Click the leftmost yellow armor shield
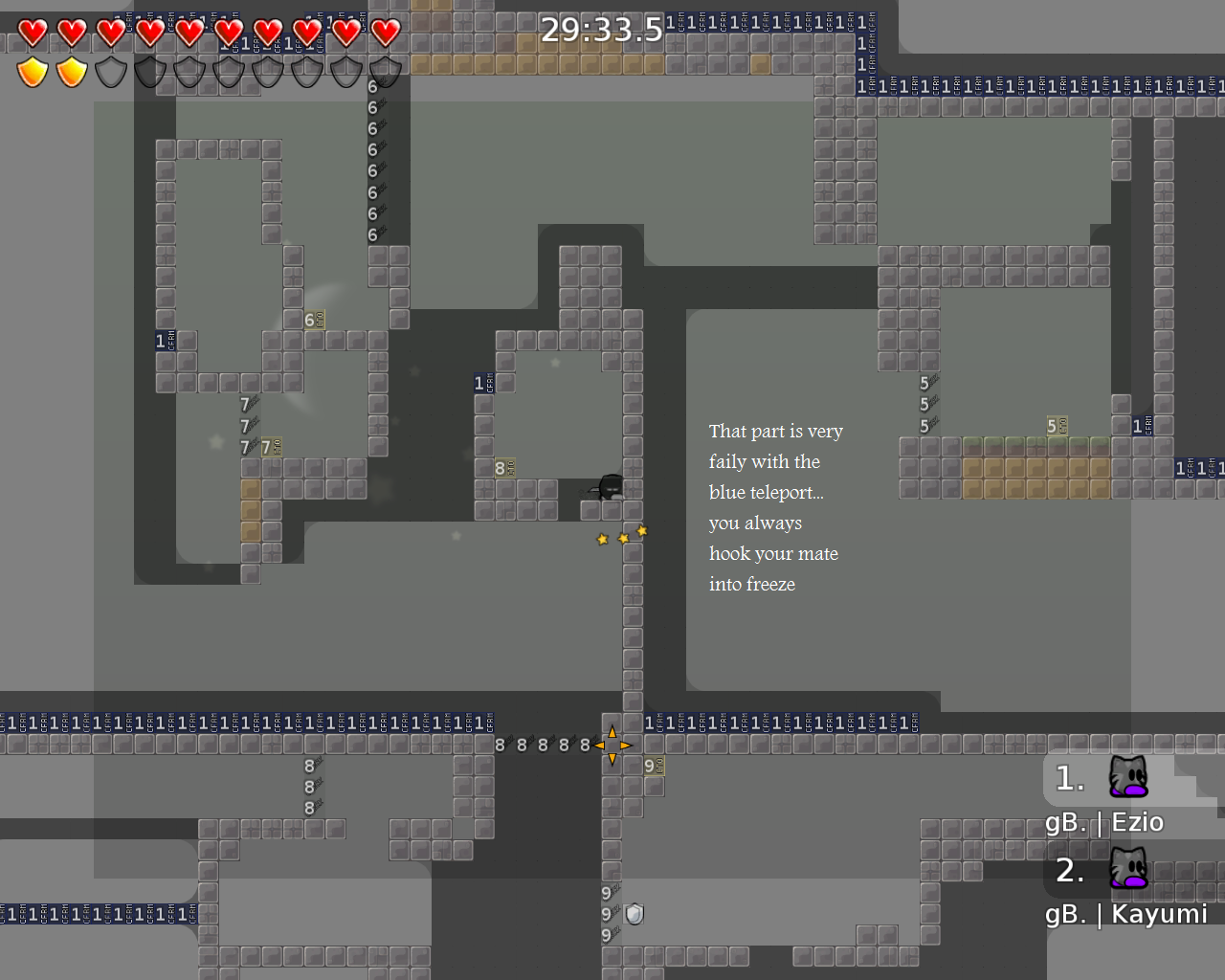1225x980 pixels. (32, 71)
